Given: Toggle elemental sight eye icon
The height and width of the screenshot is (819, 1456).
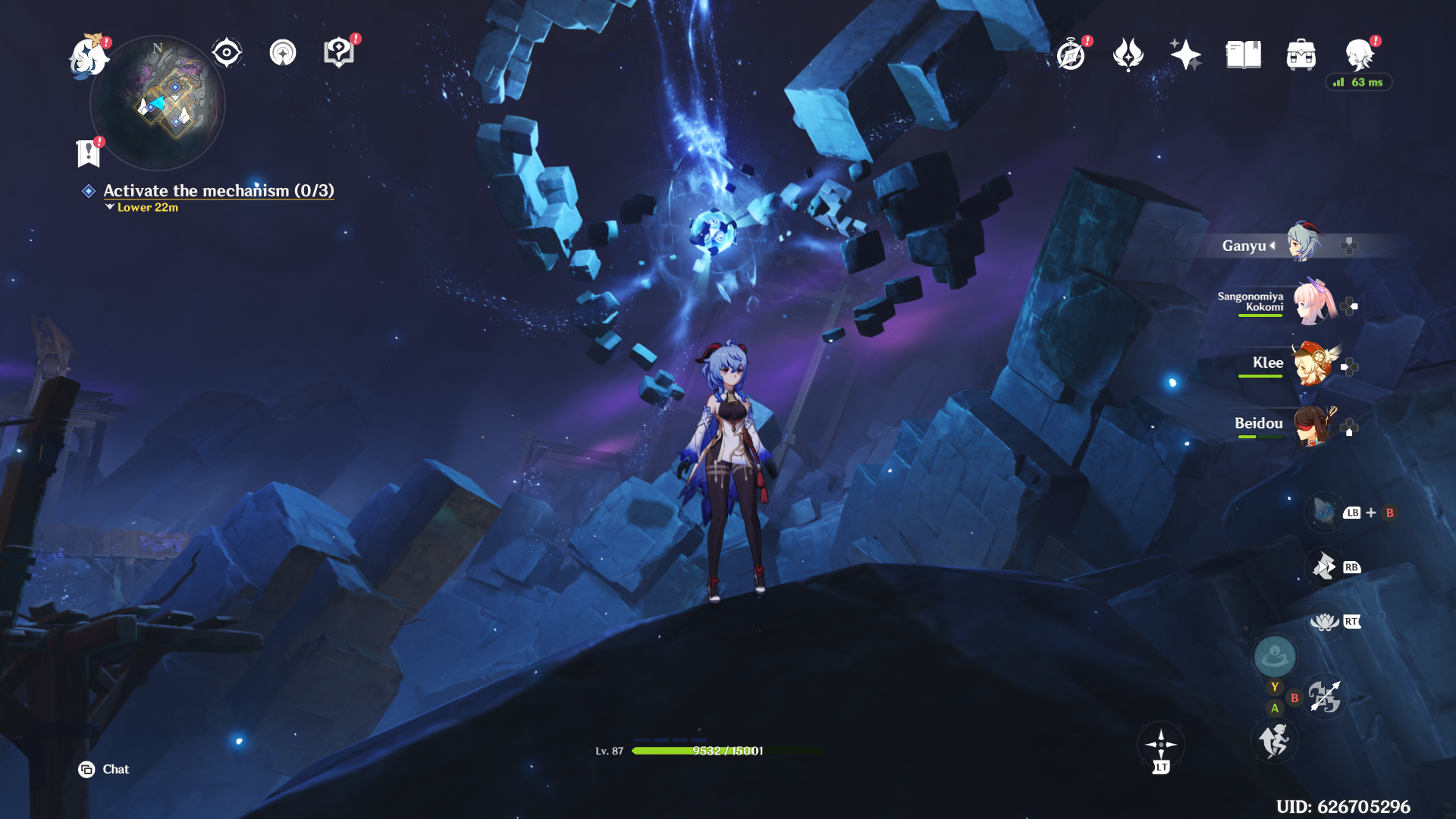Looking at the screenshot, I should (x=226, y=53).
